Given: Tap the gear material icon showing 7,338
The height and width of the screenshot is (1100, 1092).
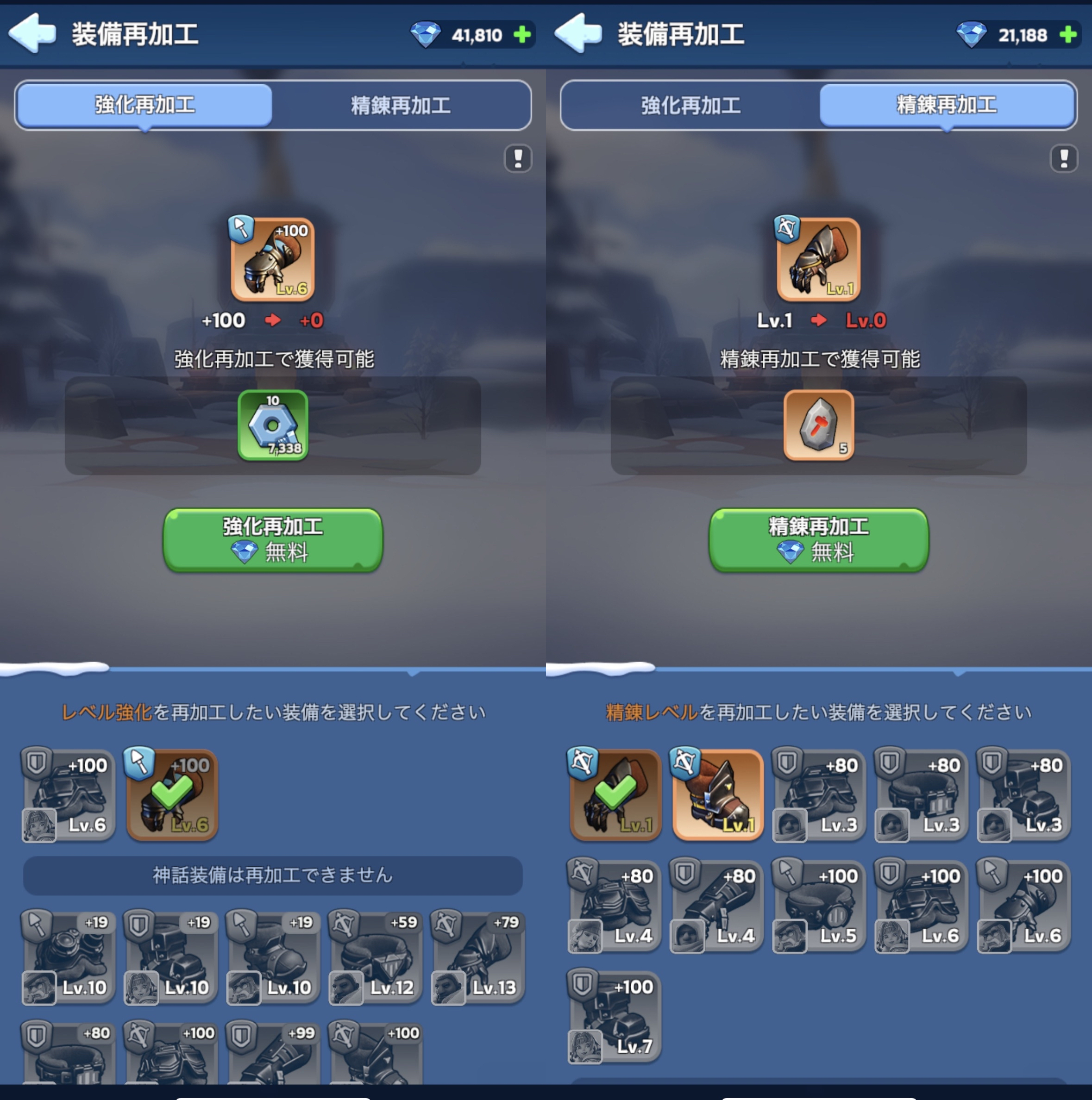Looking at the screenshot, I should [272, 426].
